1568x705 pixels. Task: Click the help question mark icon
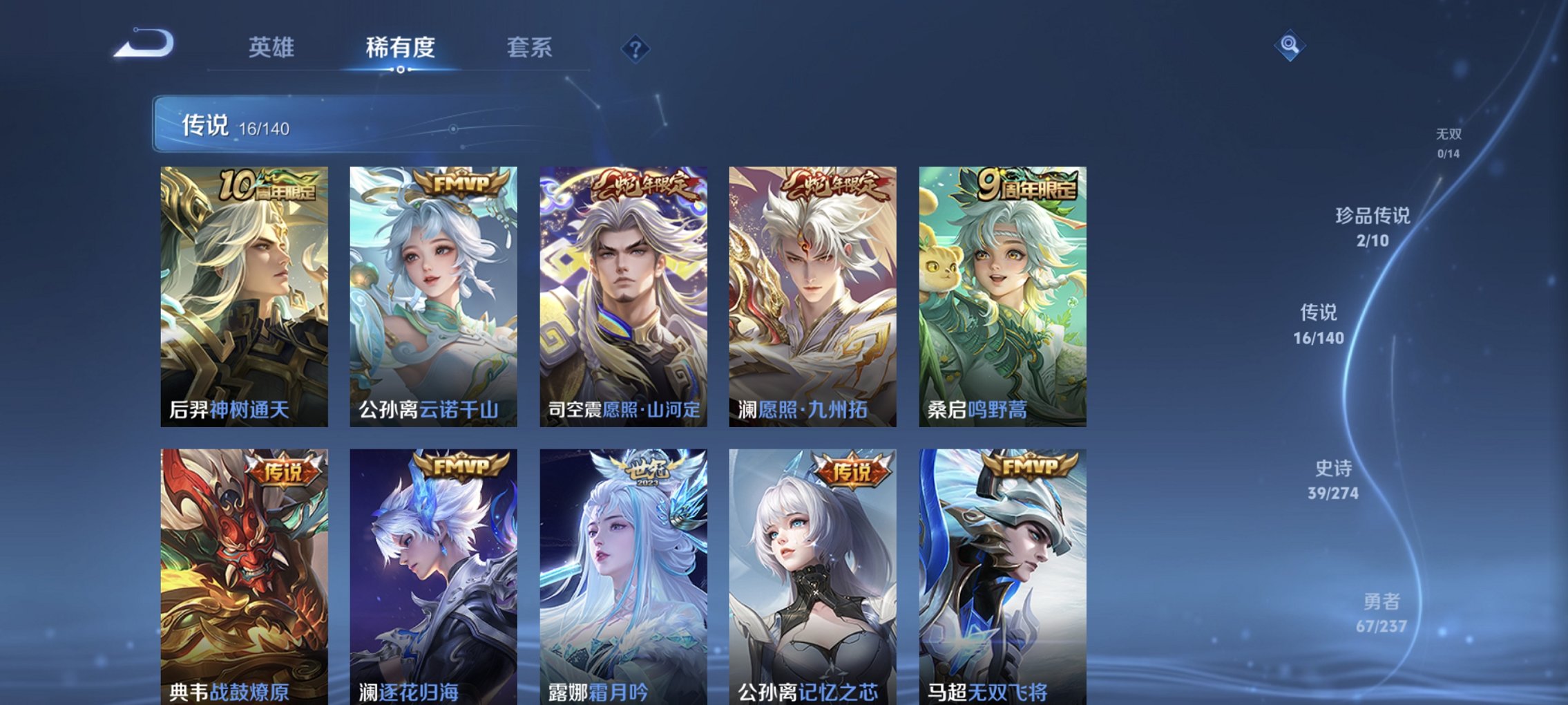(x=635, y=48)
